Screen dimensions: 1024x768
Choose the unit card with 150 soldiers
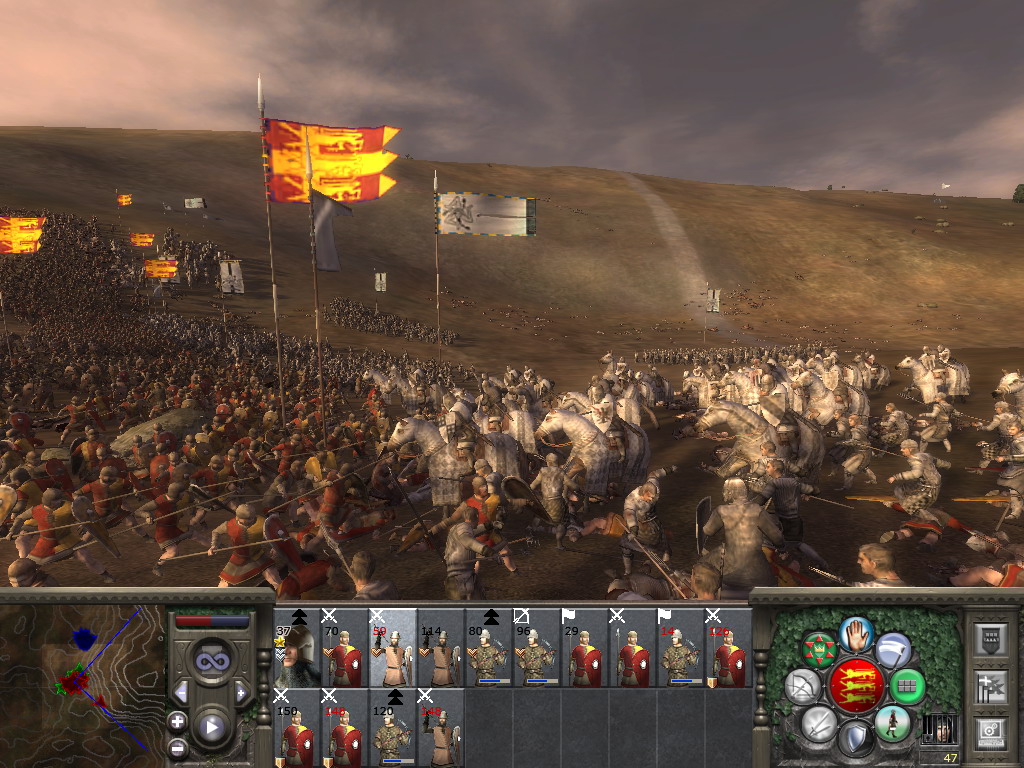297,728
